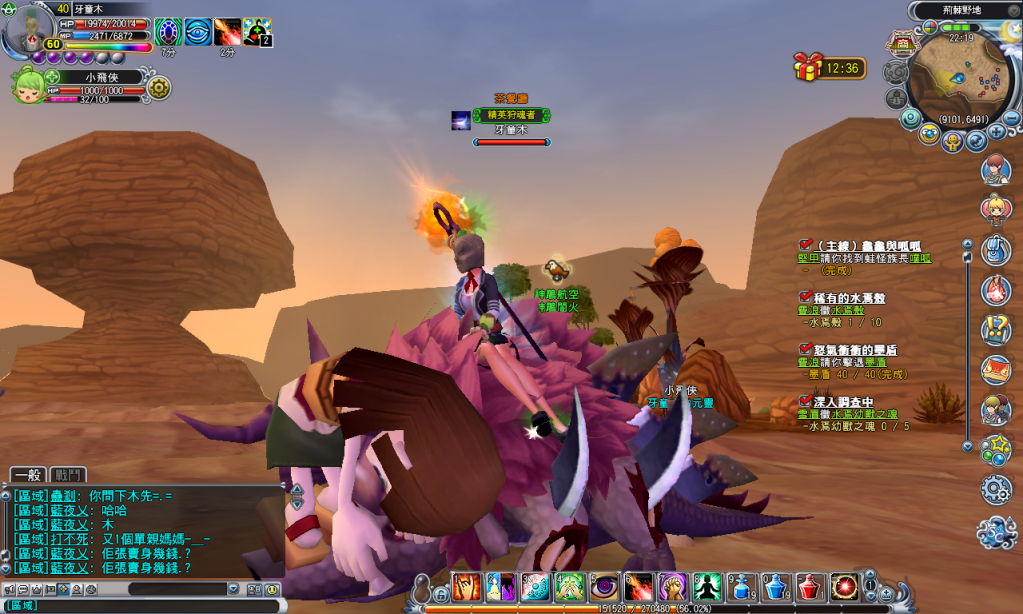This screenshot has height=614, width=1023.
Task: Open the gear settings button on right sidebar
Action: tap(995, 489)
